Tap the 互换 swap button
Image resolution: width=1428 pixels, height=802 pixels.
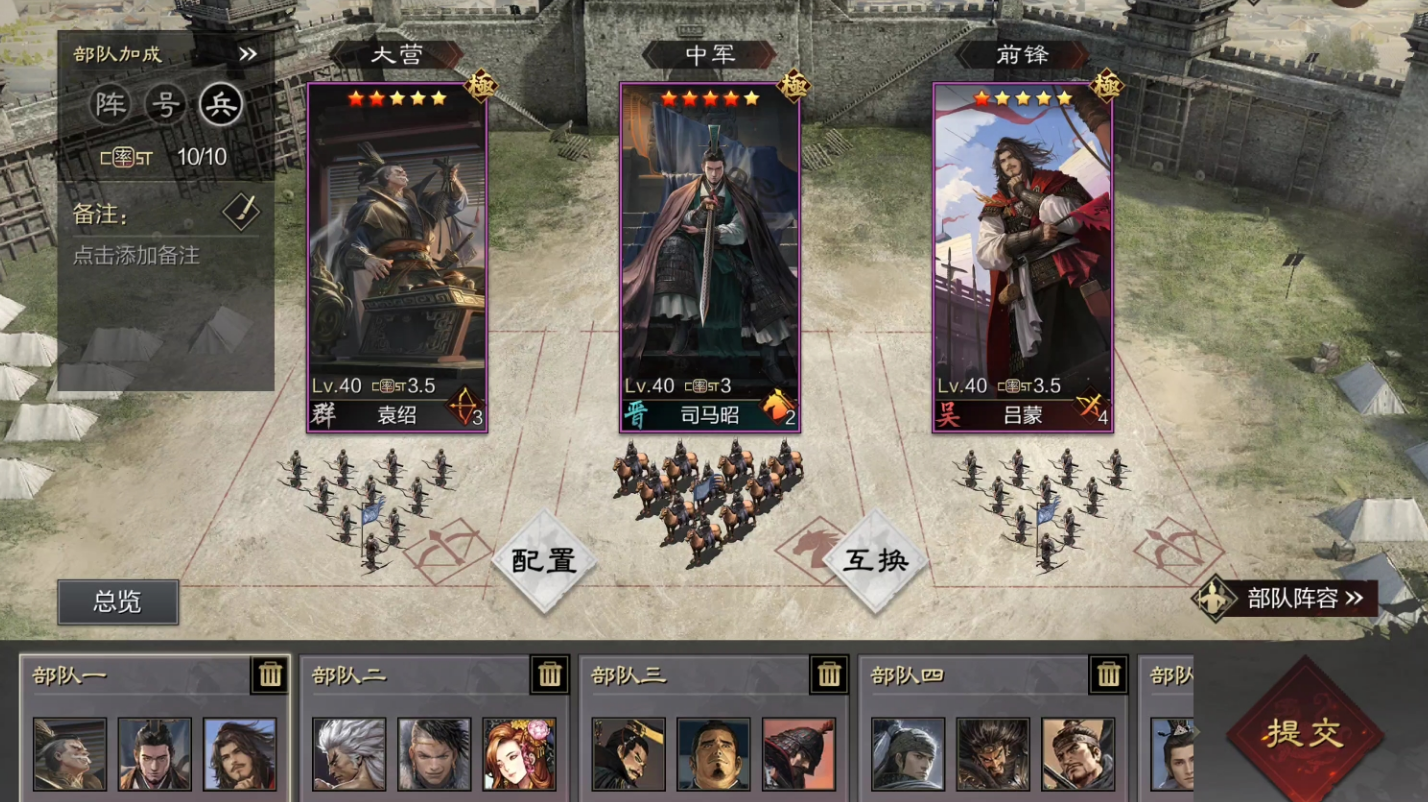pyautogui.click(x=876, y=561)
